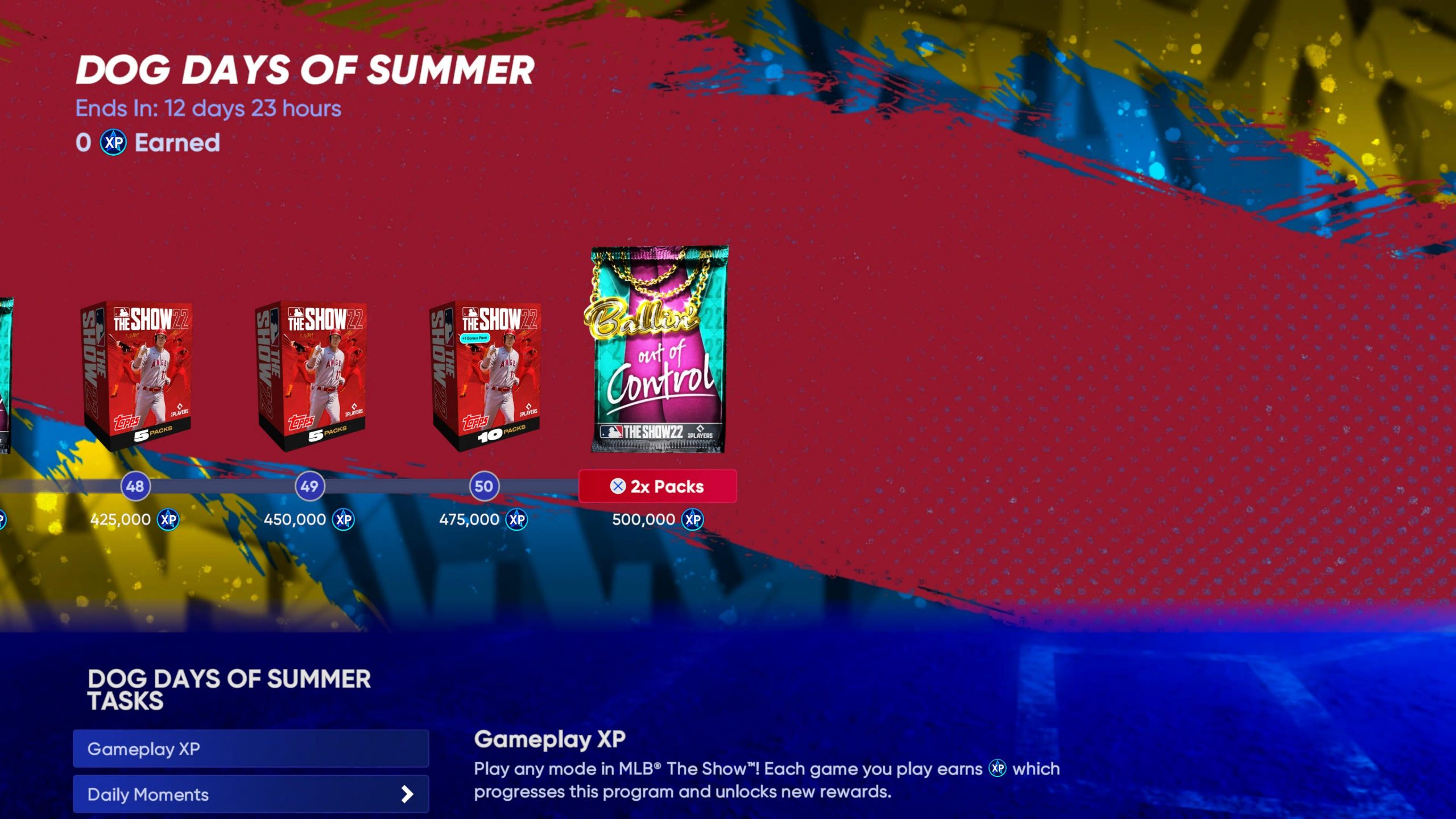Select the Gameplay XP task entry
The image size is (1456, 819).
tap(250, 748)
